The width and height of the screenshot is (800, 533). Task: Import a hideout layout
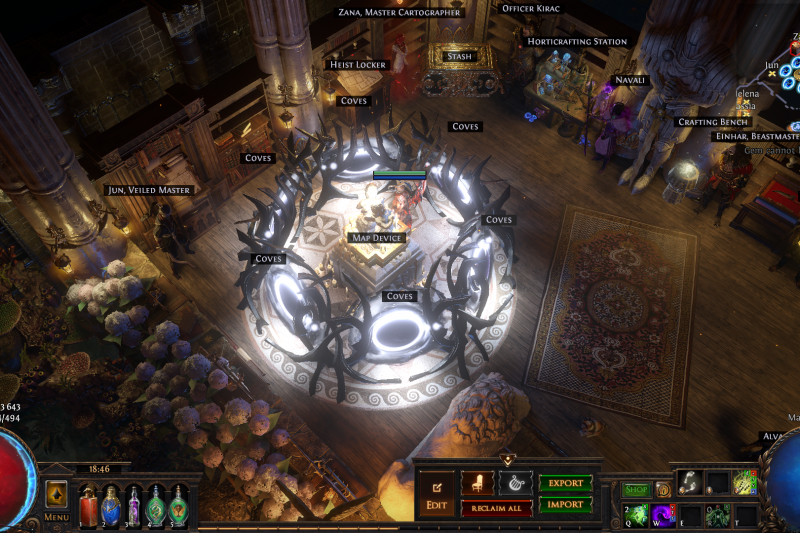point(565,505)
